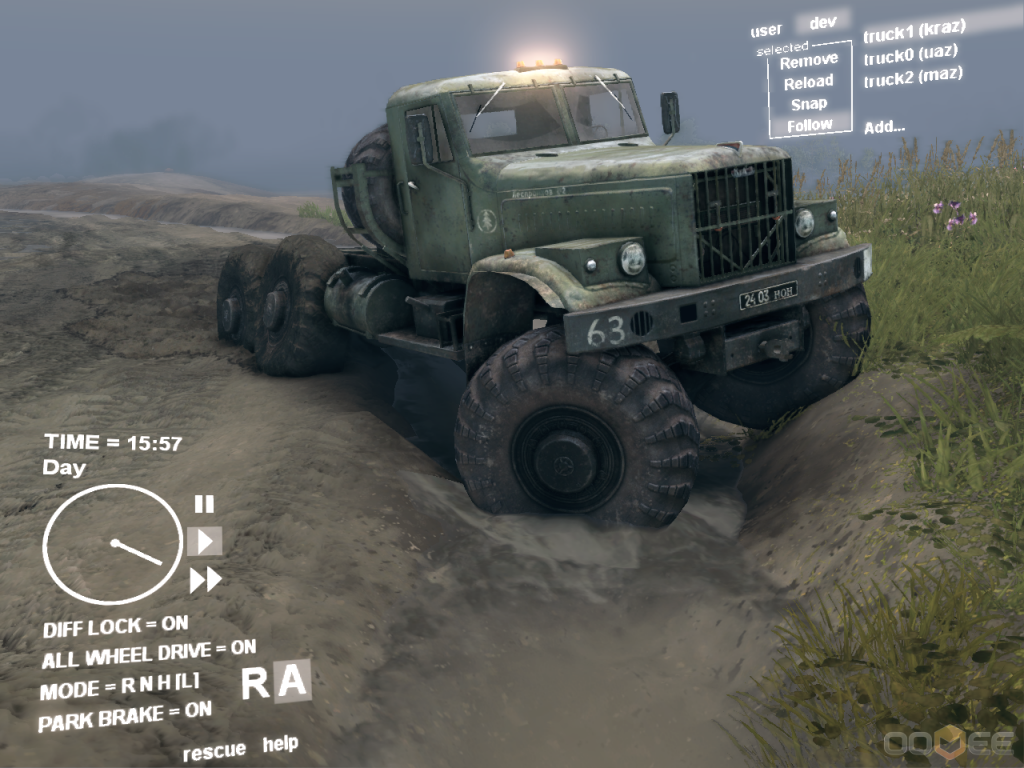The width and height of the screenshot is (1024, 768).
Task: Pause the time of day
Action: (x=204, y=504)
